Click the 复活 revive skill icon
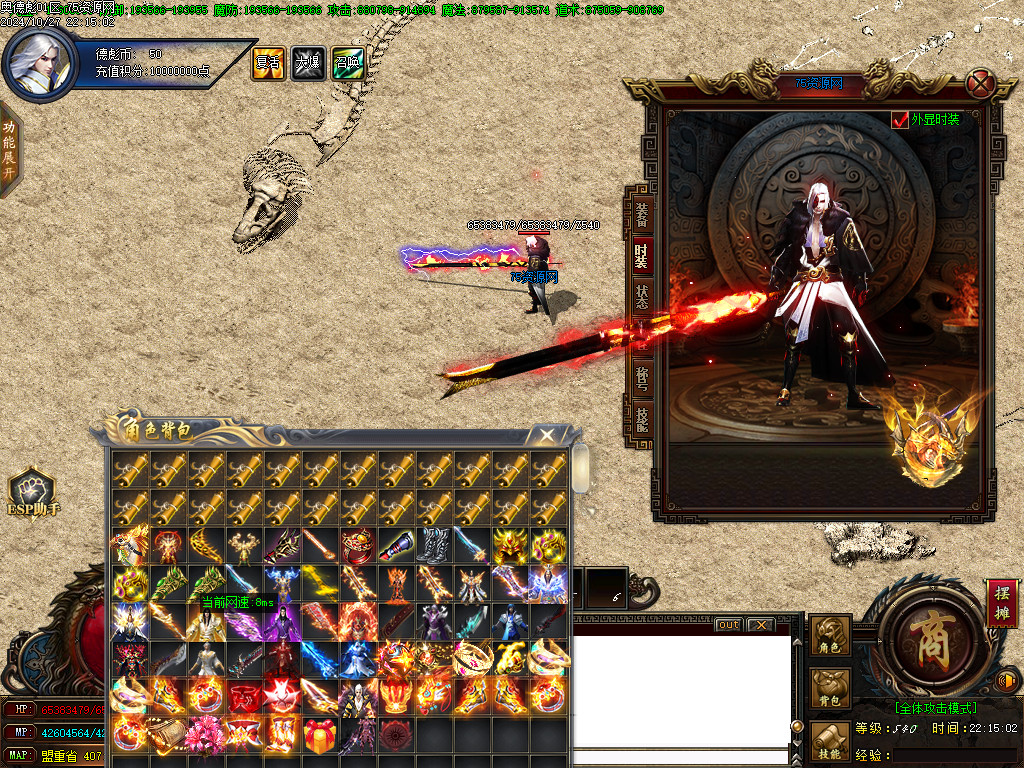Screen dimensions: 1024x768 (267, 64)
